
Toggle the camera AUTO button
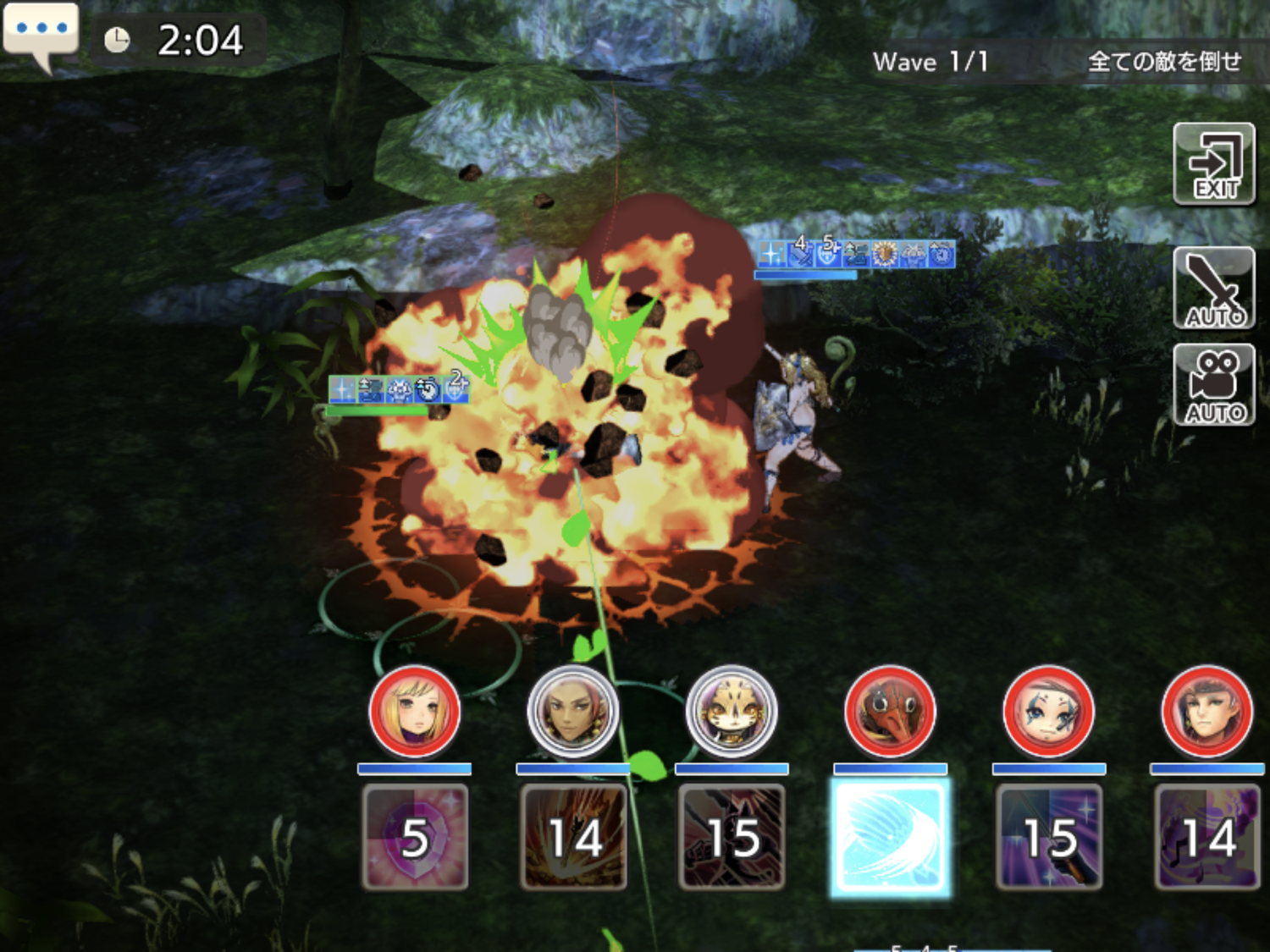click(1214, 386)
